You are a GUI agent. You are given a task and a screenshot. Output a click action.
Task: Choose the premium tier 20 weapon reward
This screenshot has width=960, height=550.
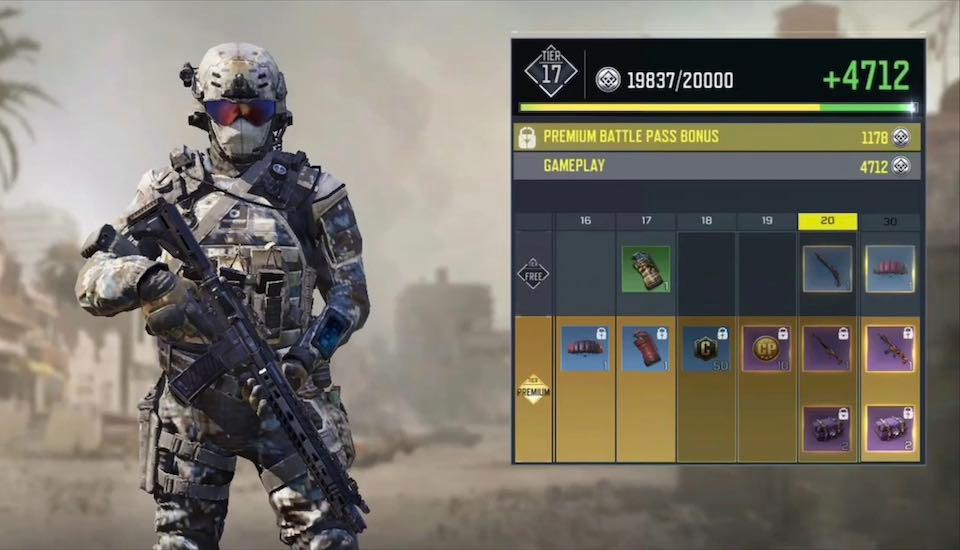(827, 349)
